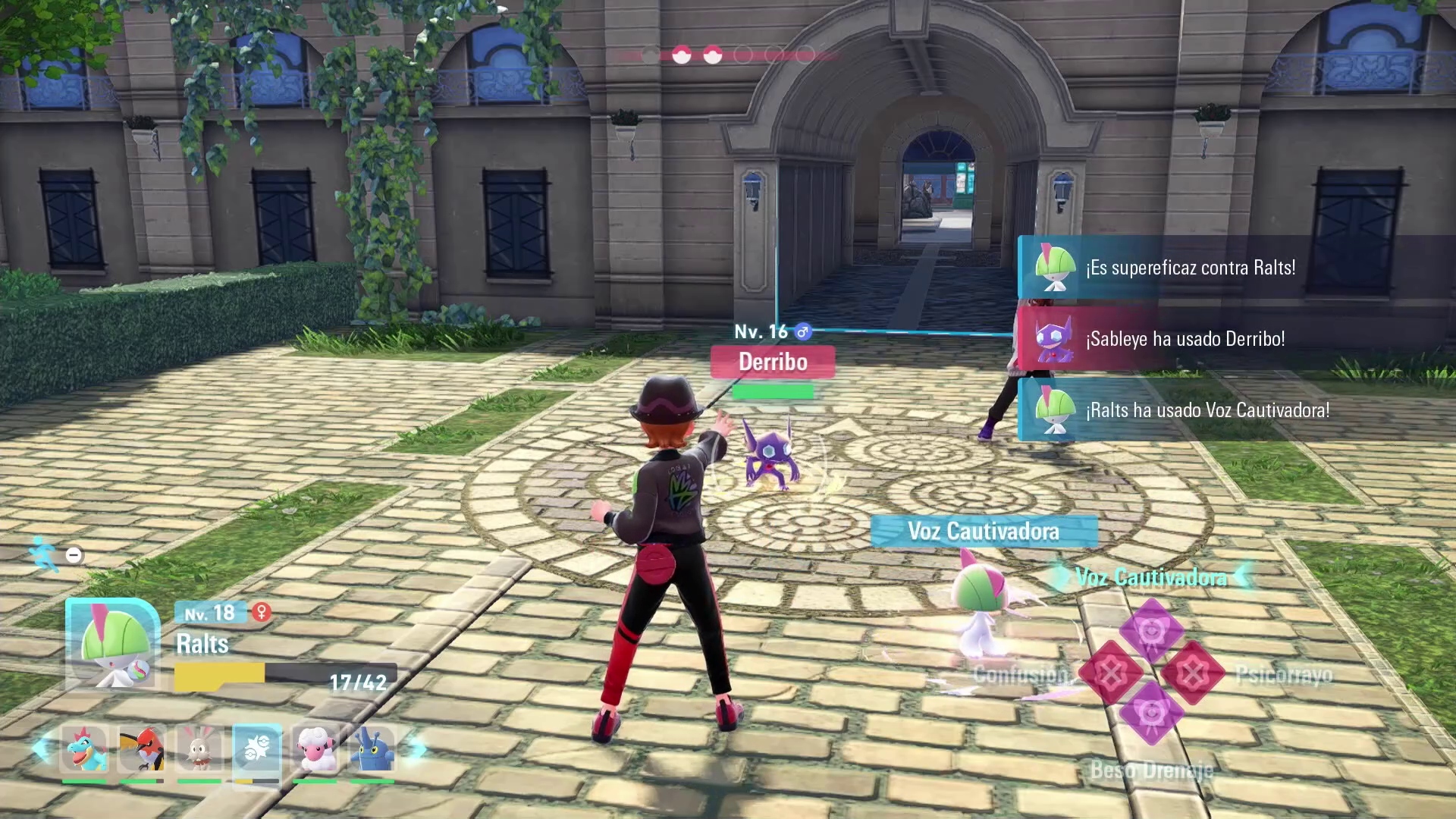Choose the Psicorrayo move diamond

(x=1192, y=673)
